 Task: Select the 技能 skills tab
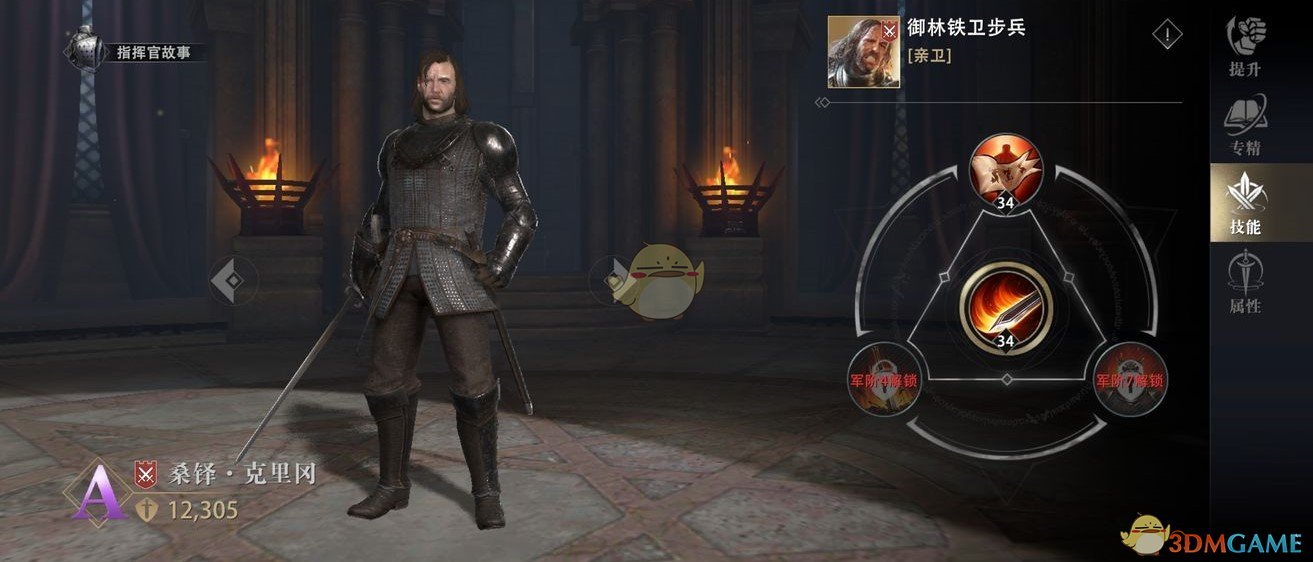[1245, 203]
